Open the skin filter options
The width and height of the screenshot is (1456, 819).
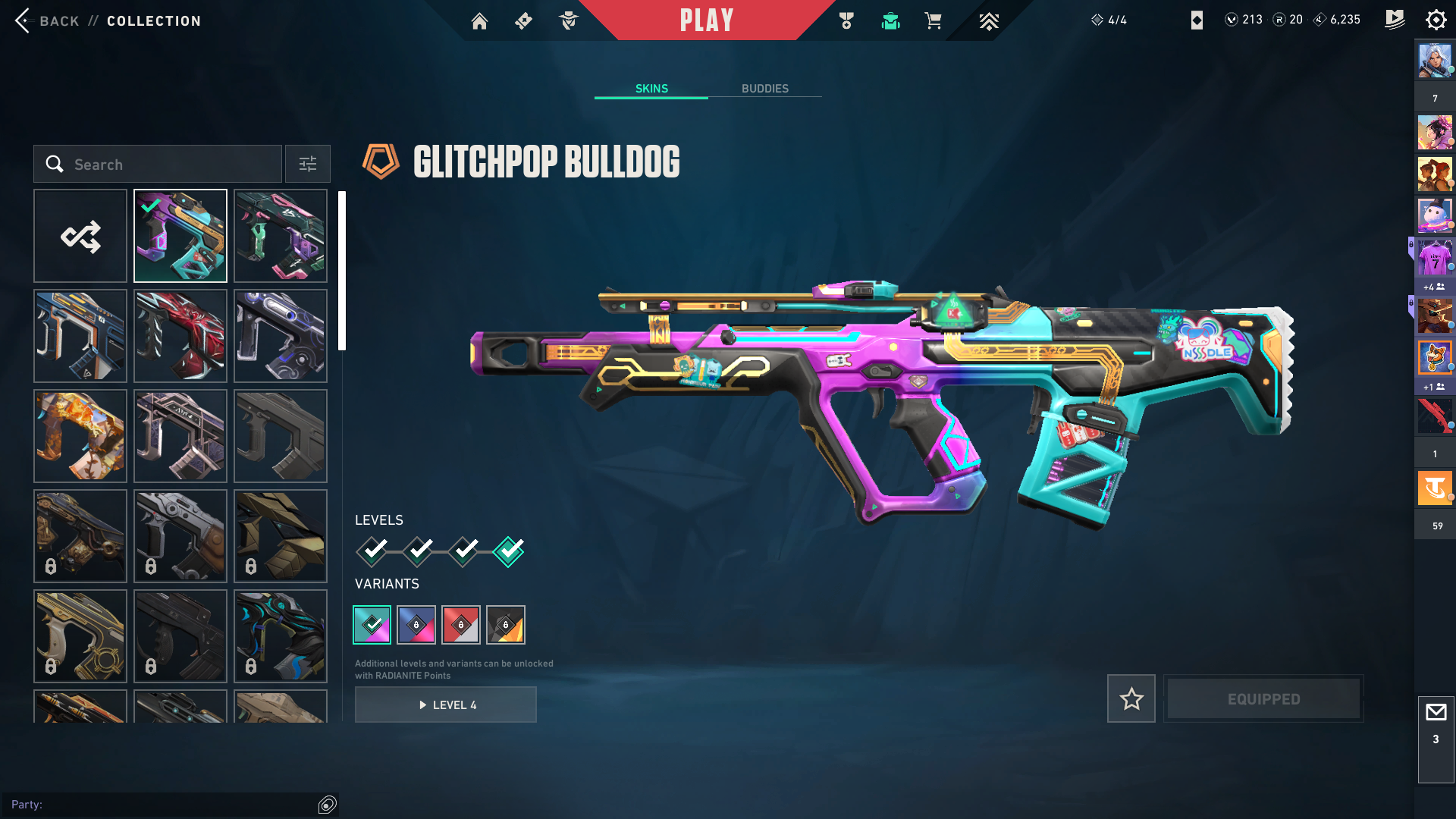click(x=308, y=165)
